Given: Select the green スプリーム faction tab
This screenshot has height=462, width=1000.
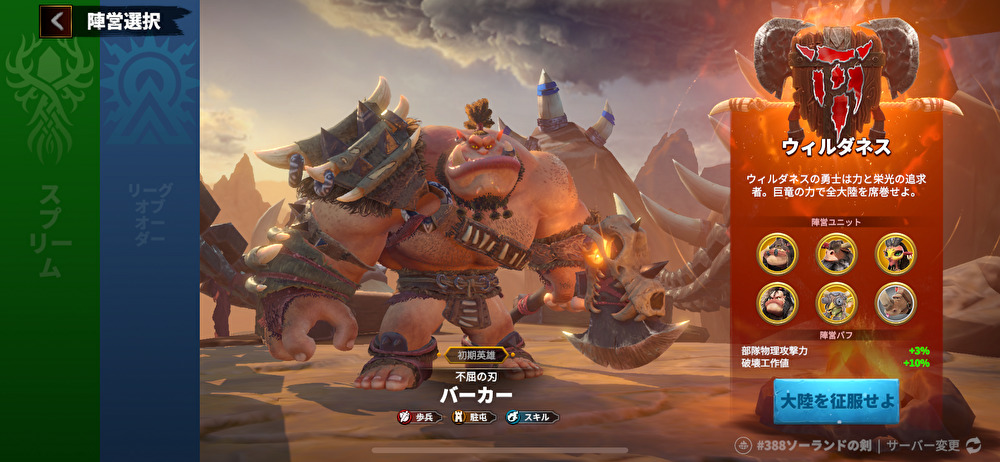Looking at the screenshot, I should 49,230.
